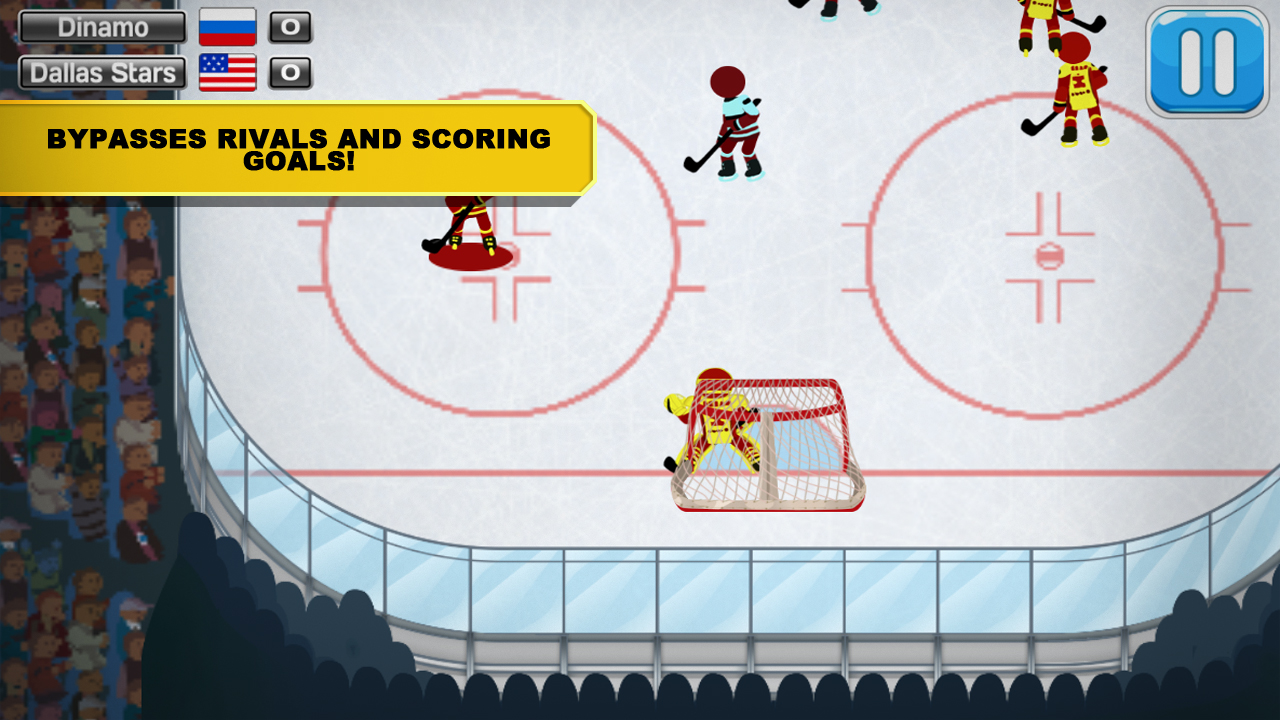Tap the hockey stick of the goalie
This screenshot has width=1280, height=720.
pos(672,460)
